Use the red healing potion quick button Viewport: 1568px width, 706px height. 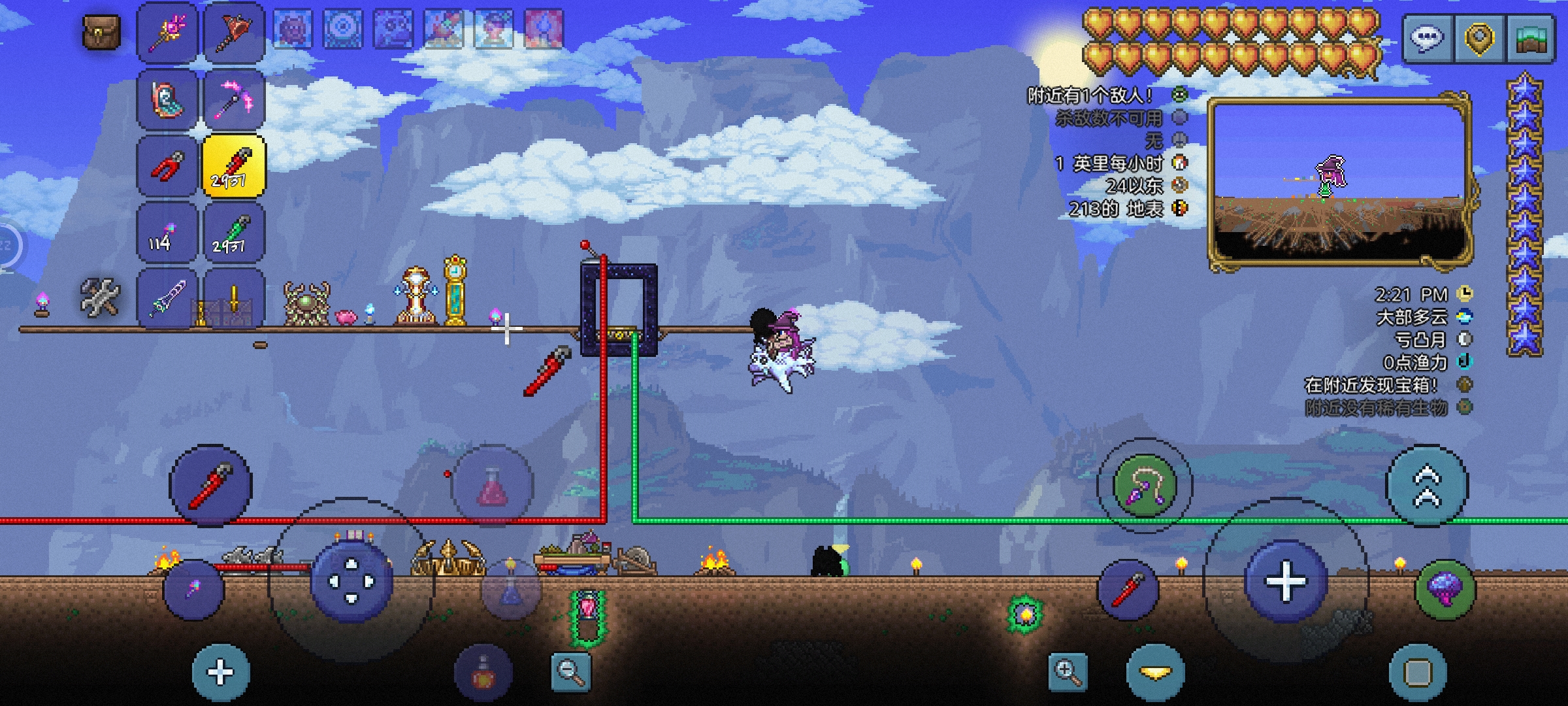coord(493,486)
